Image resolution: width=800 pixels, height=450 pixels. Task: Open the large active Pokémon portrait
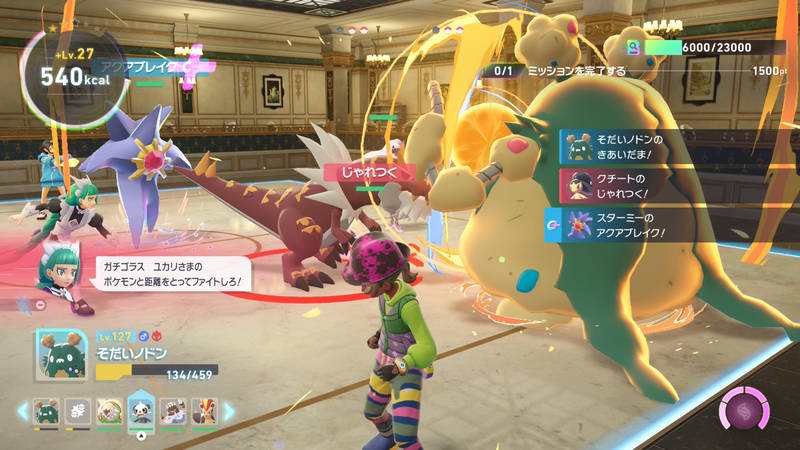coord(61,356)
